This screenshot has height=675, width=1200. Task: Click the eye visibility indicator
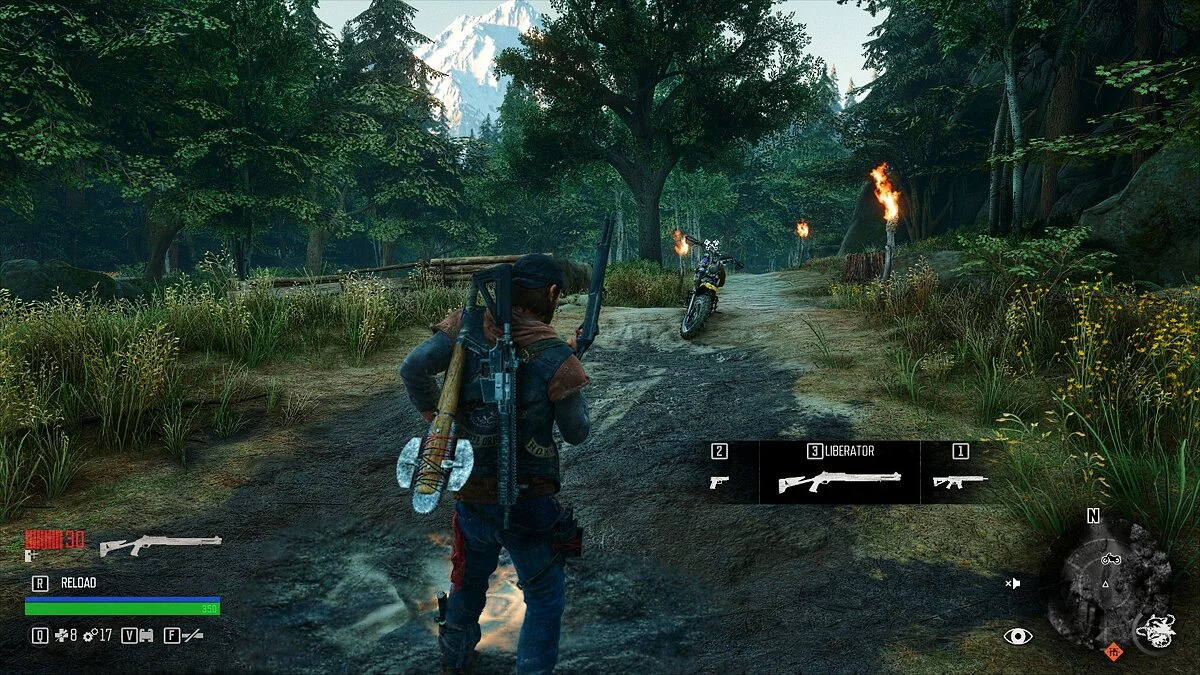click(1018, 635)
